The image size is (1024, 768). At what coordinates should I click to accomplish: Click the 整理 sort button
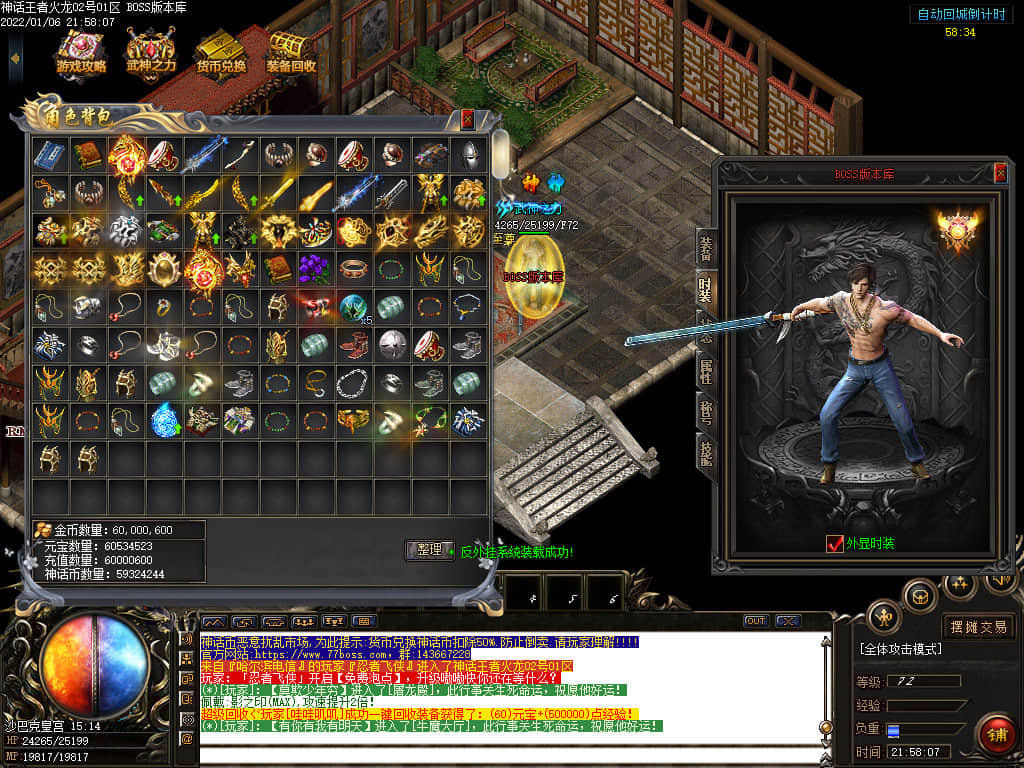click(x=429, y=550)
